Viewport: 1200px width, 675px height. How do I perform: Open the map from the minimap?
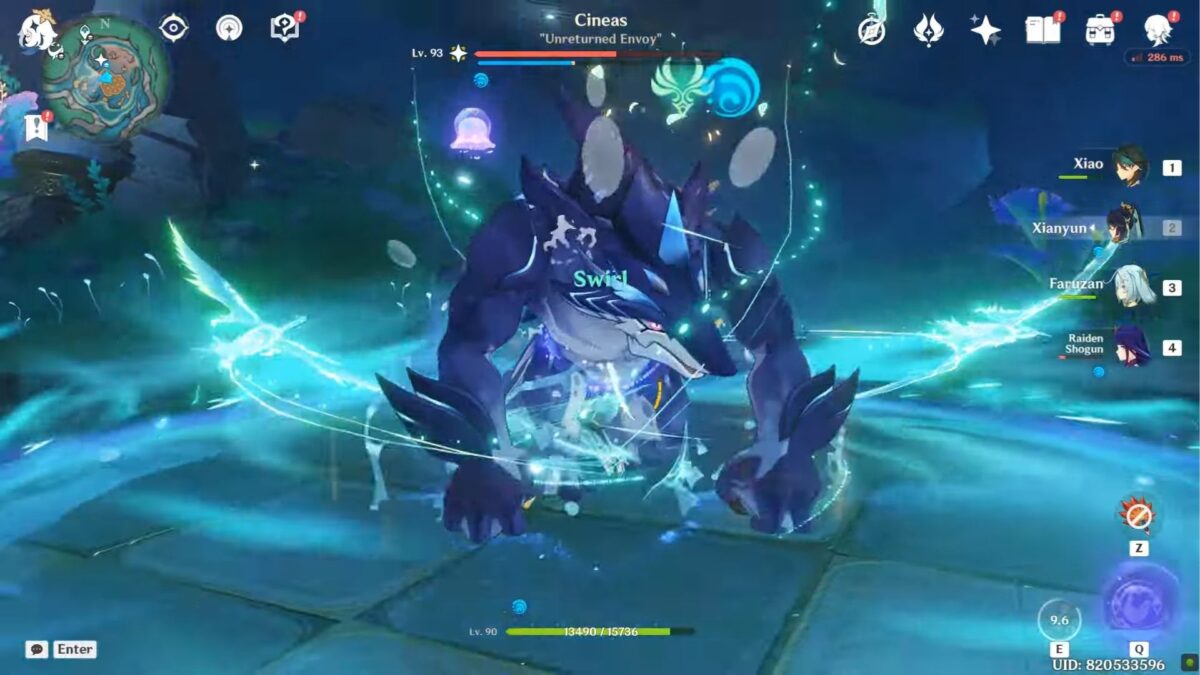point(105,76)
